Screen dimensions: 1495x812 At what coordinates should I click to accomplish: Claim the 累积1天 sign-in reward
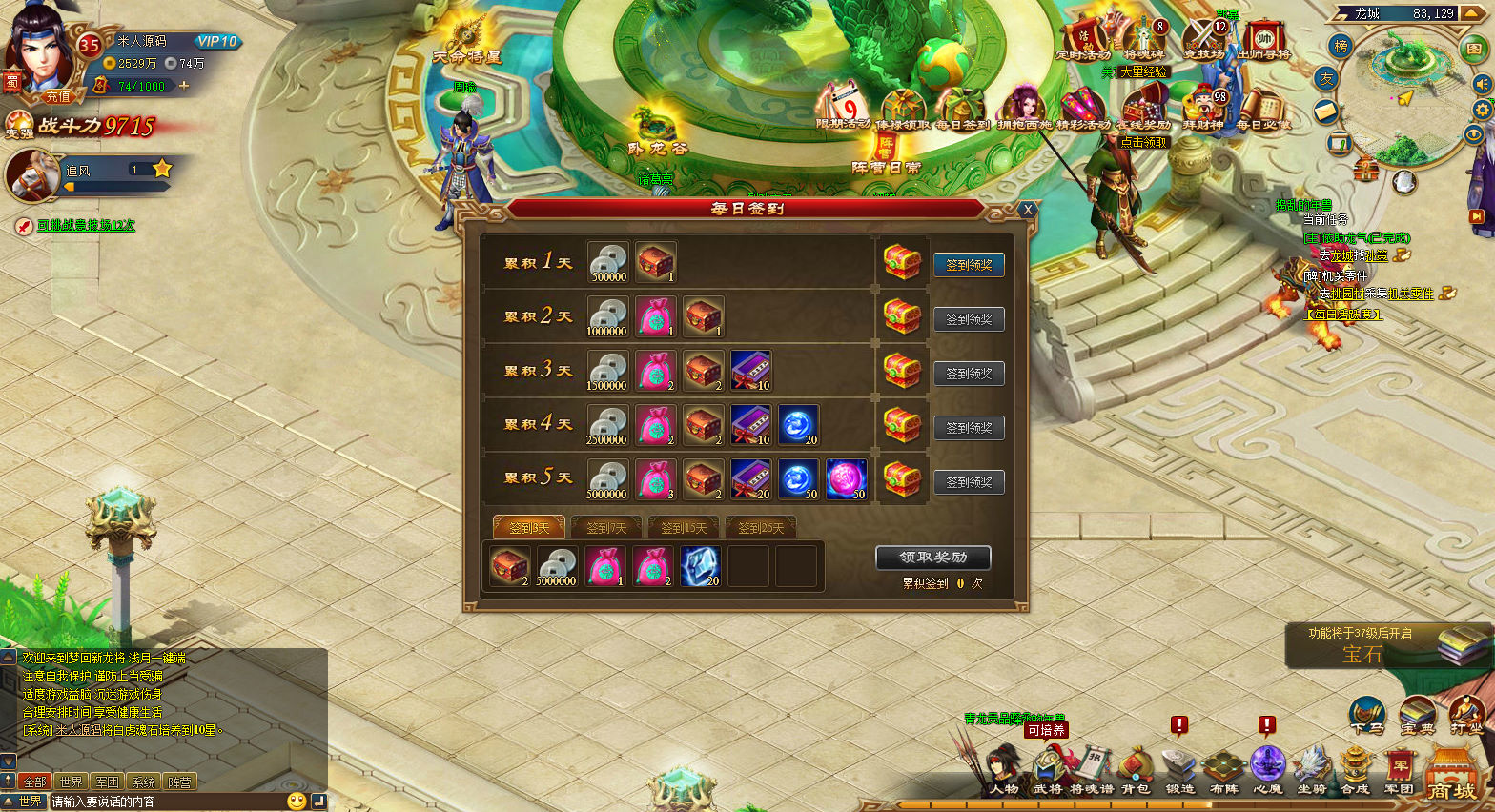point(969,265)
